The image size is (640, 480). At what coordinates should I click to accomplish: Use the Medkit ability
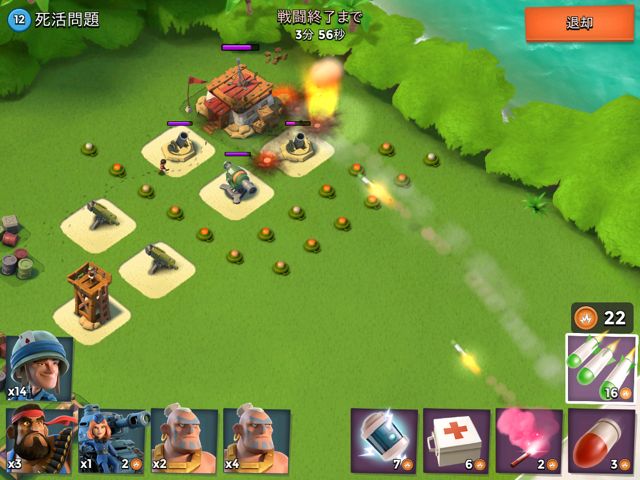(456, 440)
